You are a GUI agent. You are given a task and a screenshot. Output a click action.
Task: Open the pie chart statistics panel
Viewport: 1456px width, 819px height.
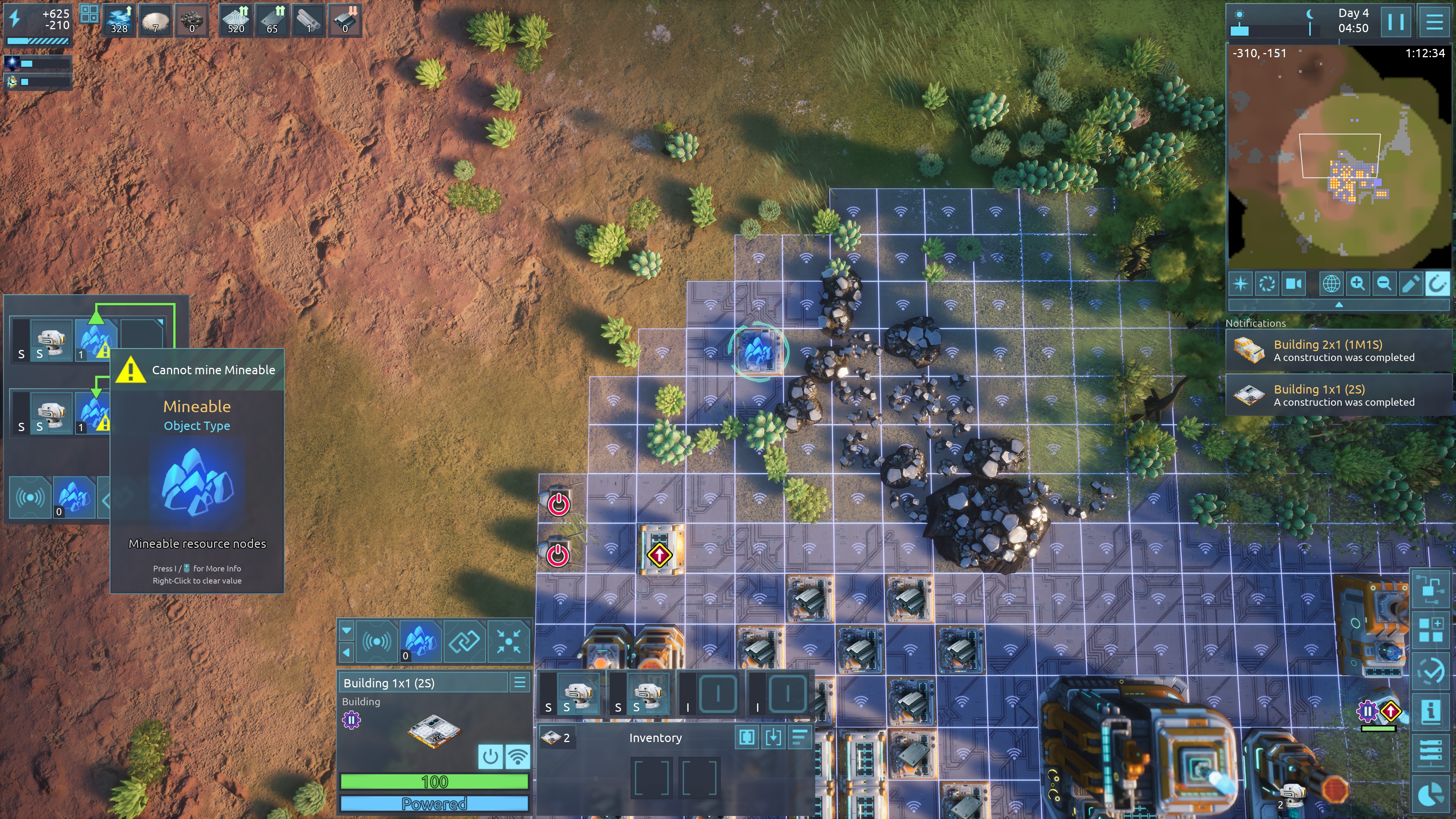[x=1431, y=794]
